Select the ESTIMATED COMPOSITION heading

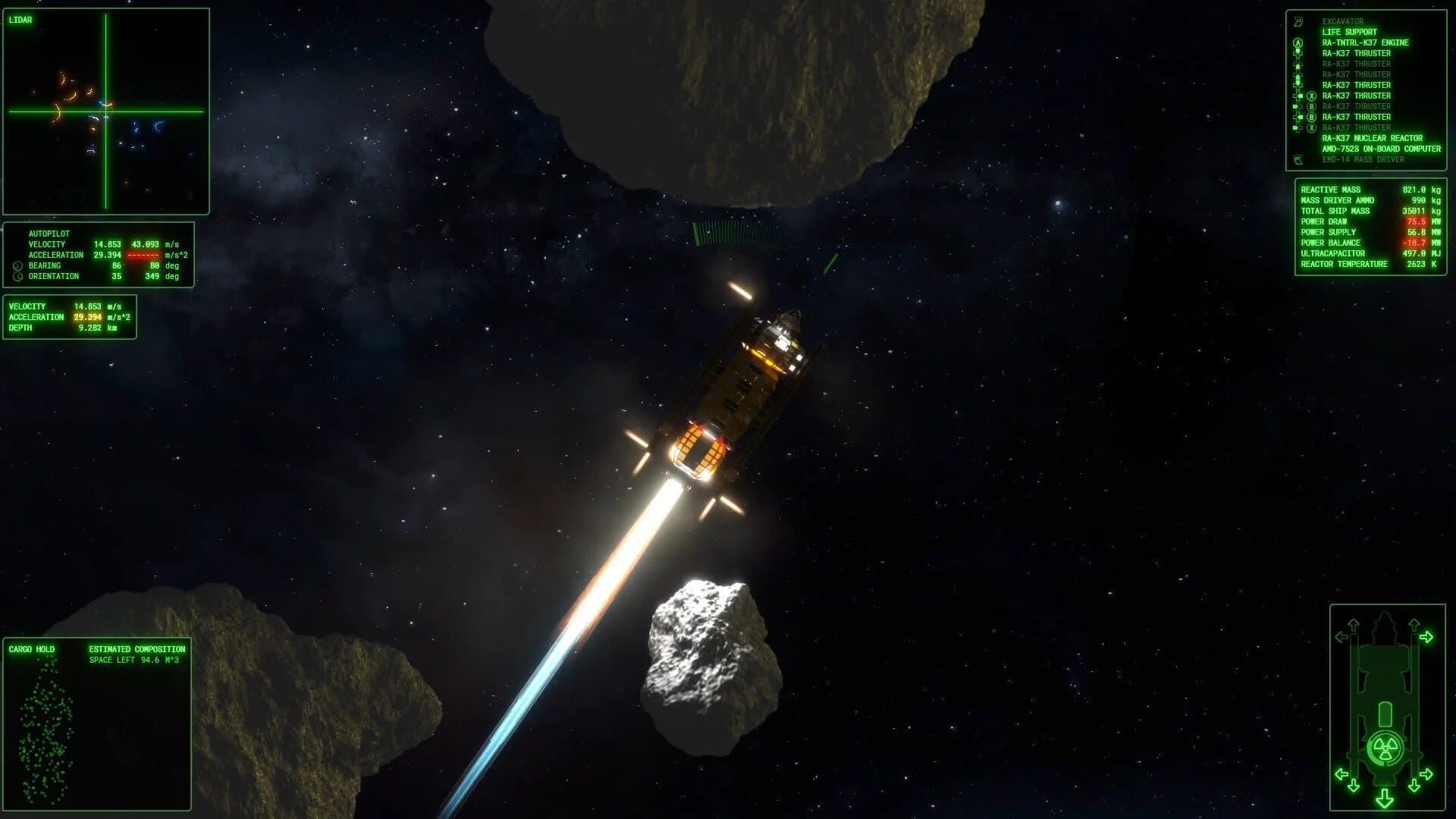(x=136, y=649)
